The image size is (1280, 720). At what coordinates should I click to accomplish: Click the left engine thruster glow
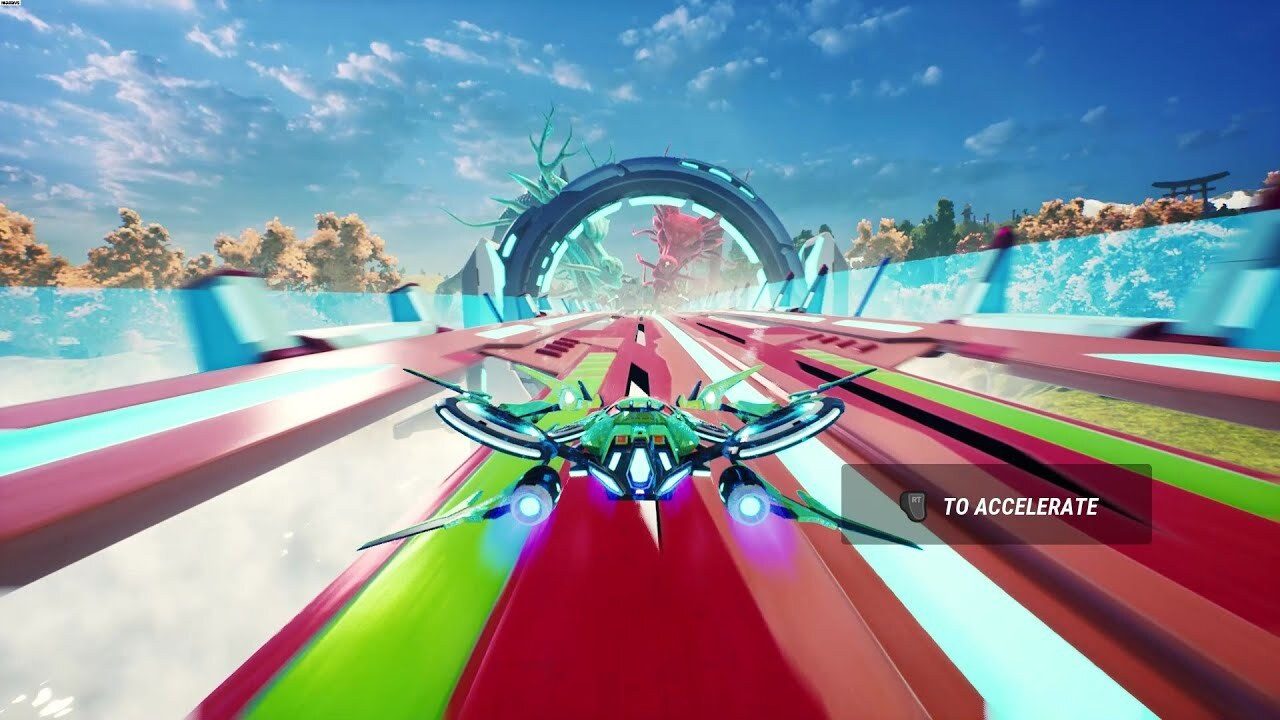point(531,505)
